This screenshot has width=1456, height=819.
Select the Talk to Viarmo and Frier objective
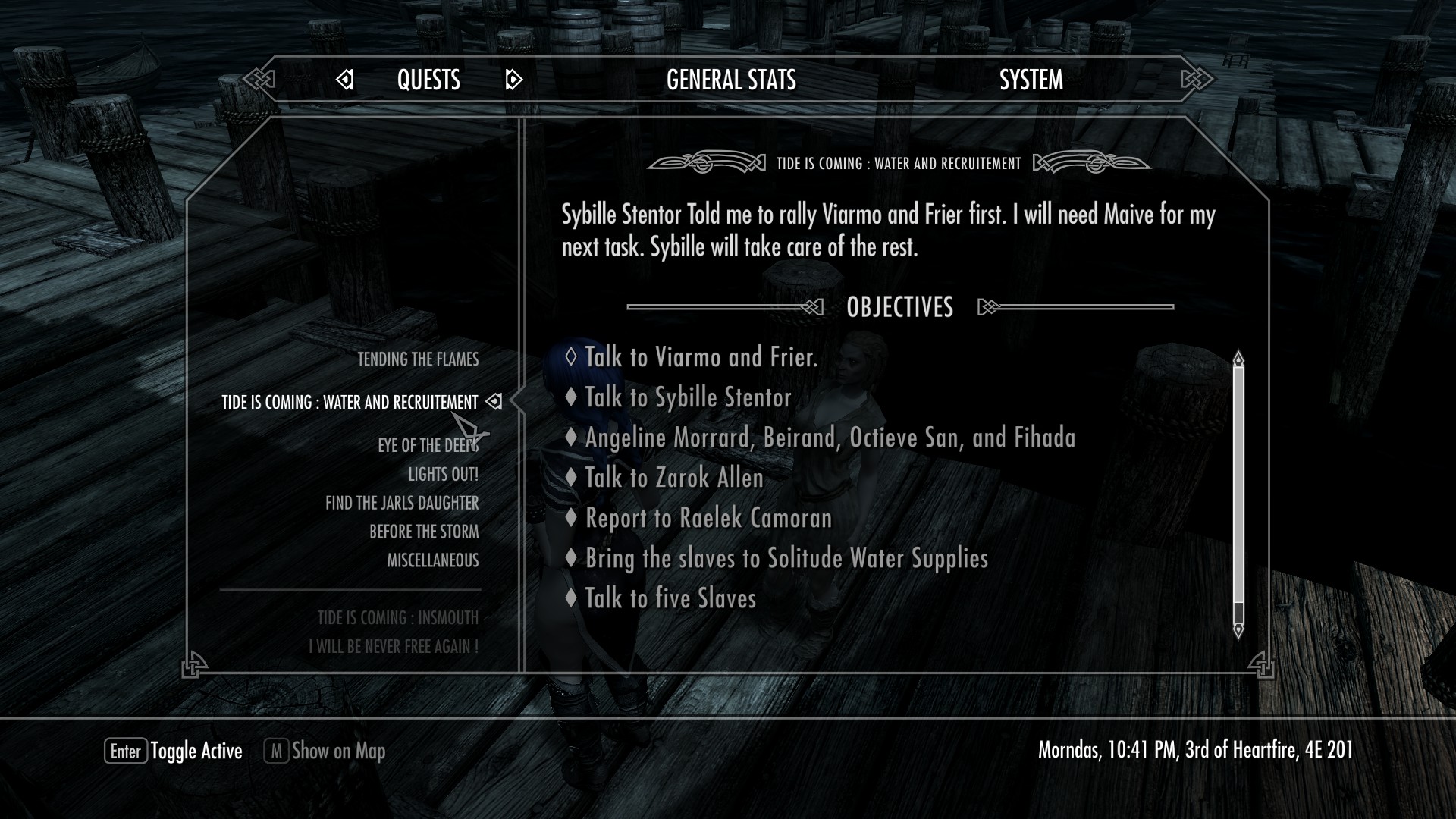[x=701, y=357]
